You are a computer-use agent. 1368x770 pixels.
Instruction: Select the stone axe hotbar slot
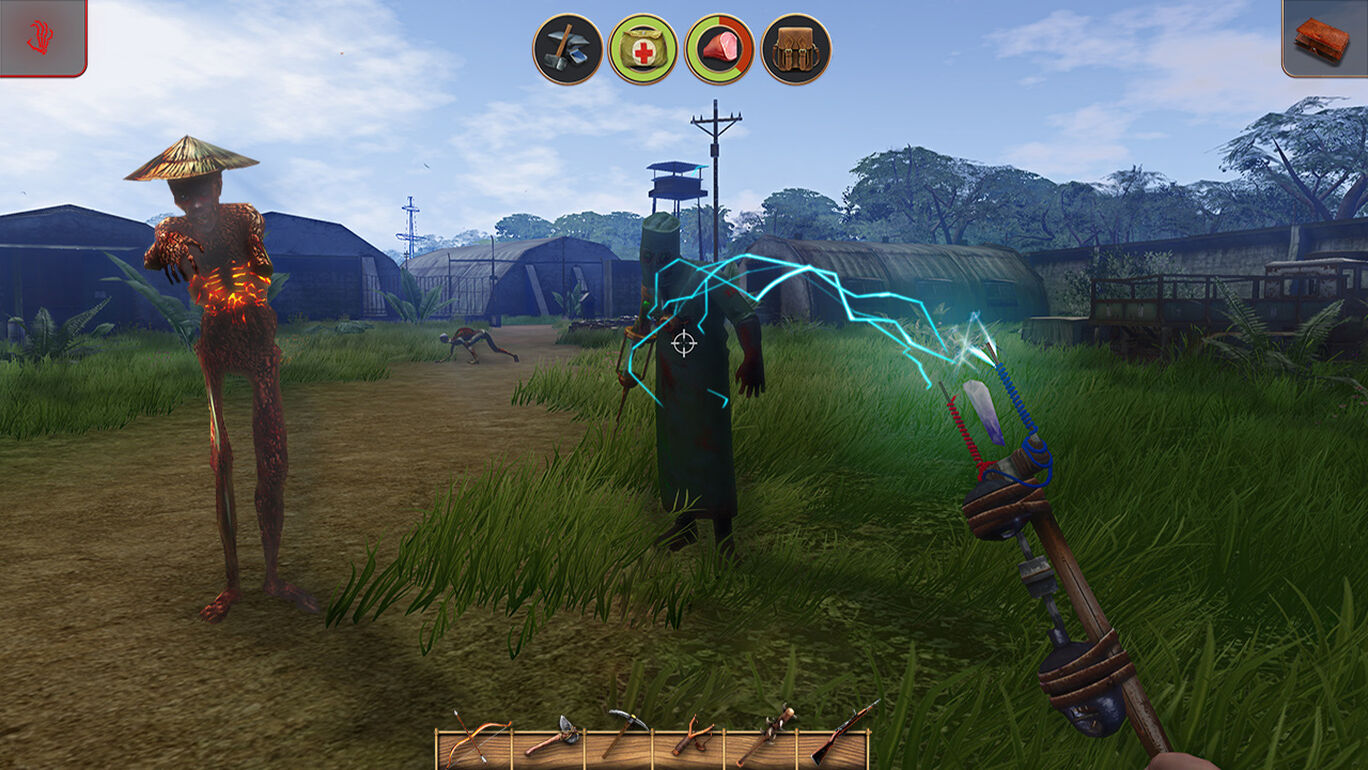pyautogui.click(x=548, y=738)
